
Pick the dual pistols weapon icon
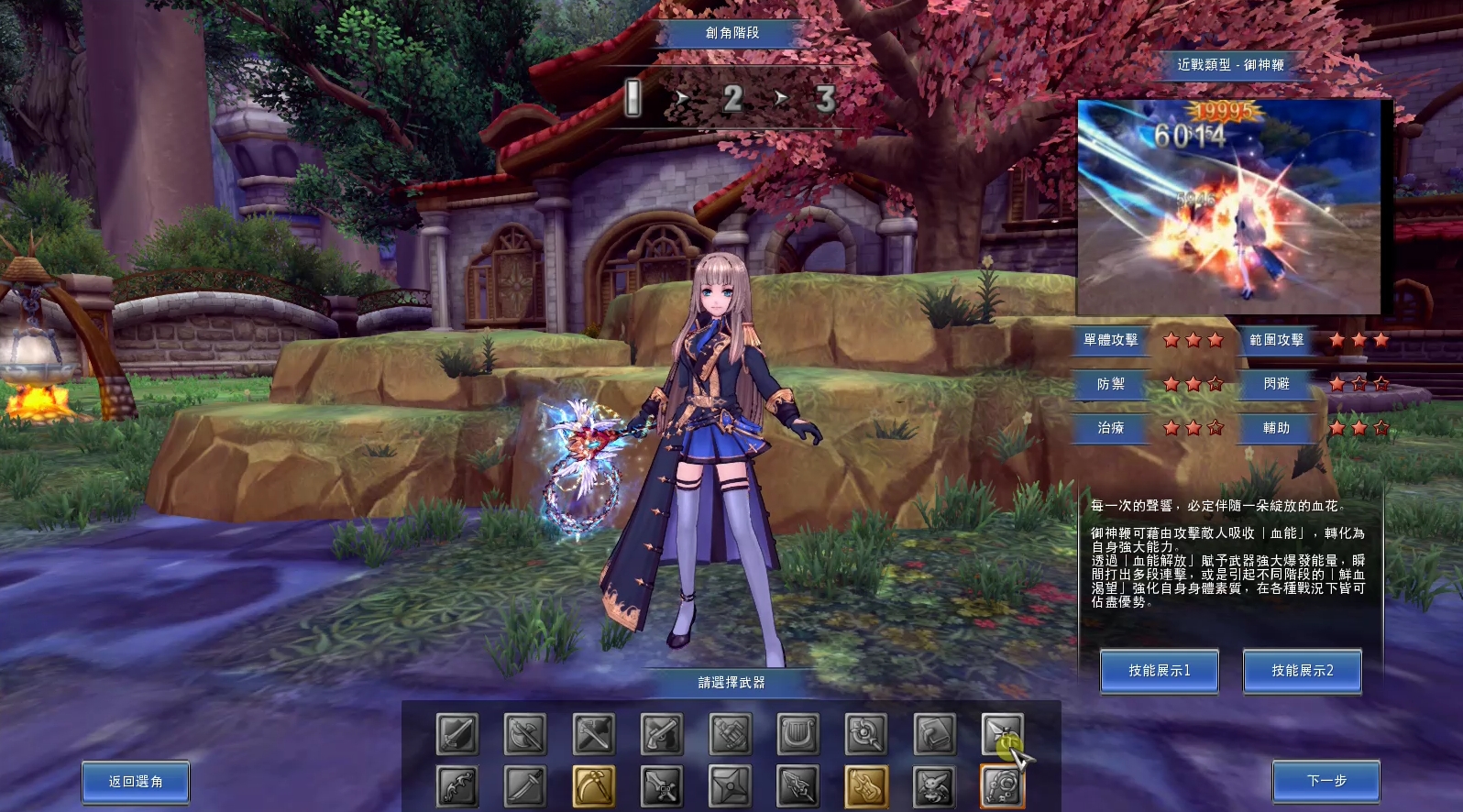tap(662, 734)
